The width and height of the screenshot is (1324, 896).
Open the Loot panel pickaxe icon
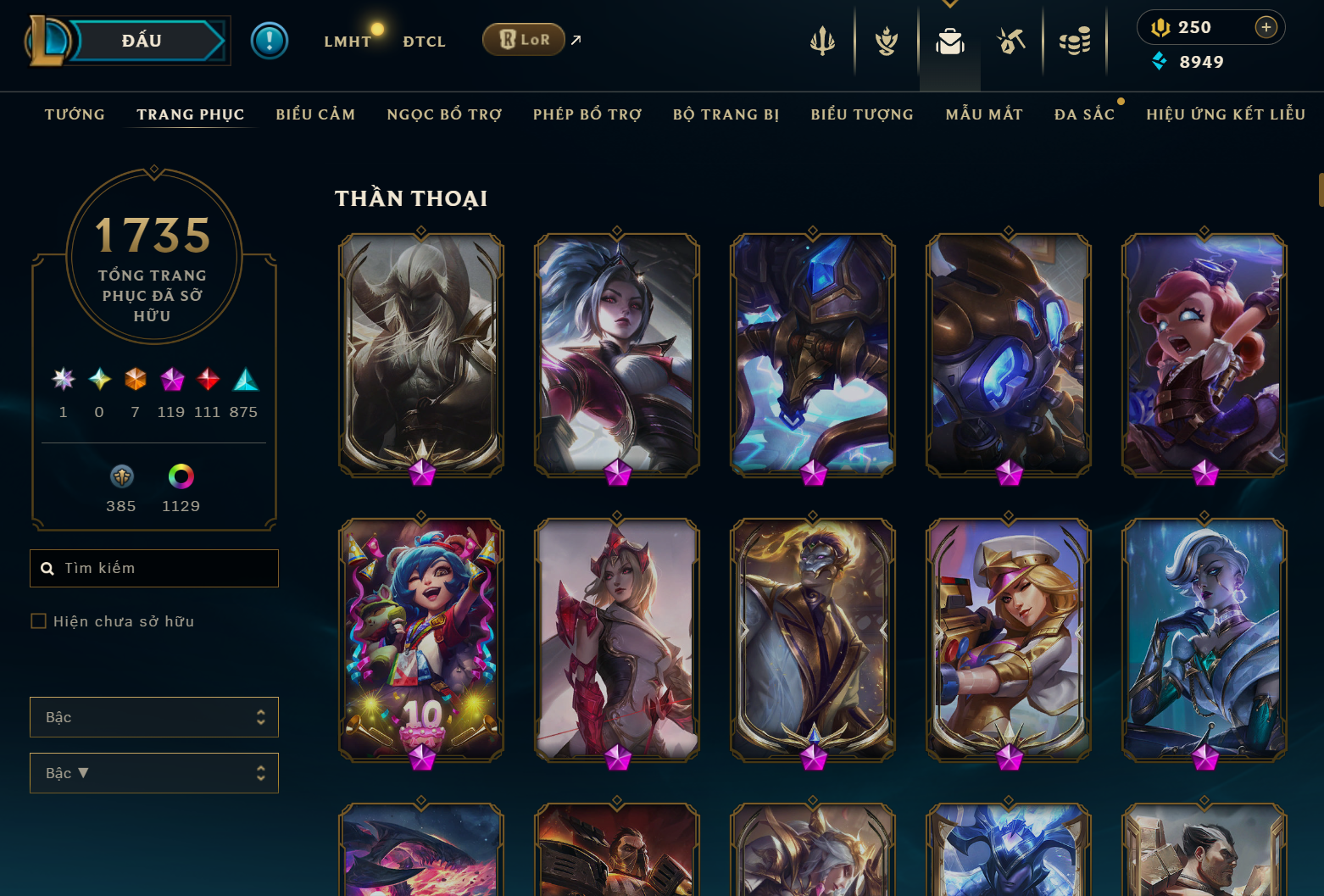[1011, 40]
